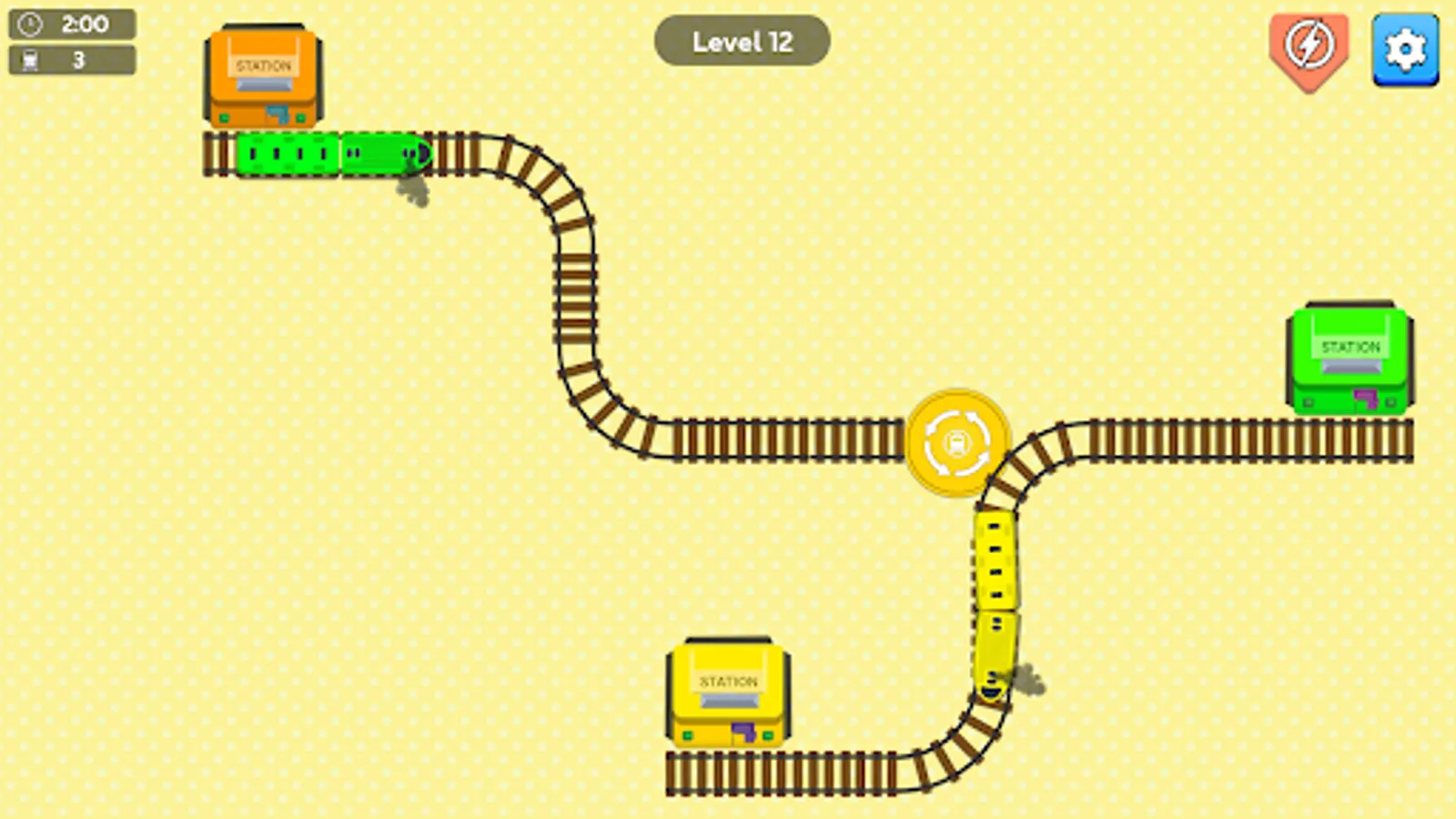Tap the train icon next to the counter
The height and width of the screenshot is (819, 1456).
[x=28, y=59]
